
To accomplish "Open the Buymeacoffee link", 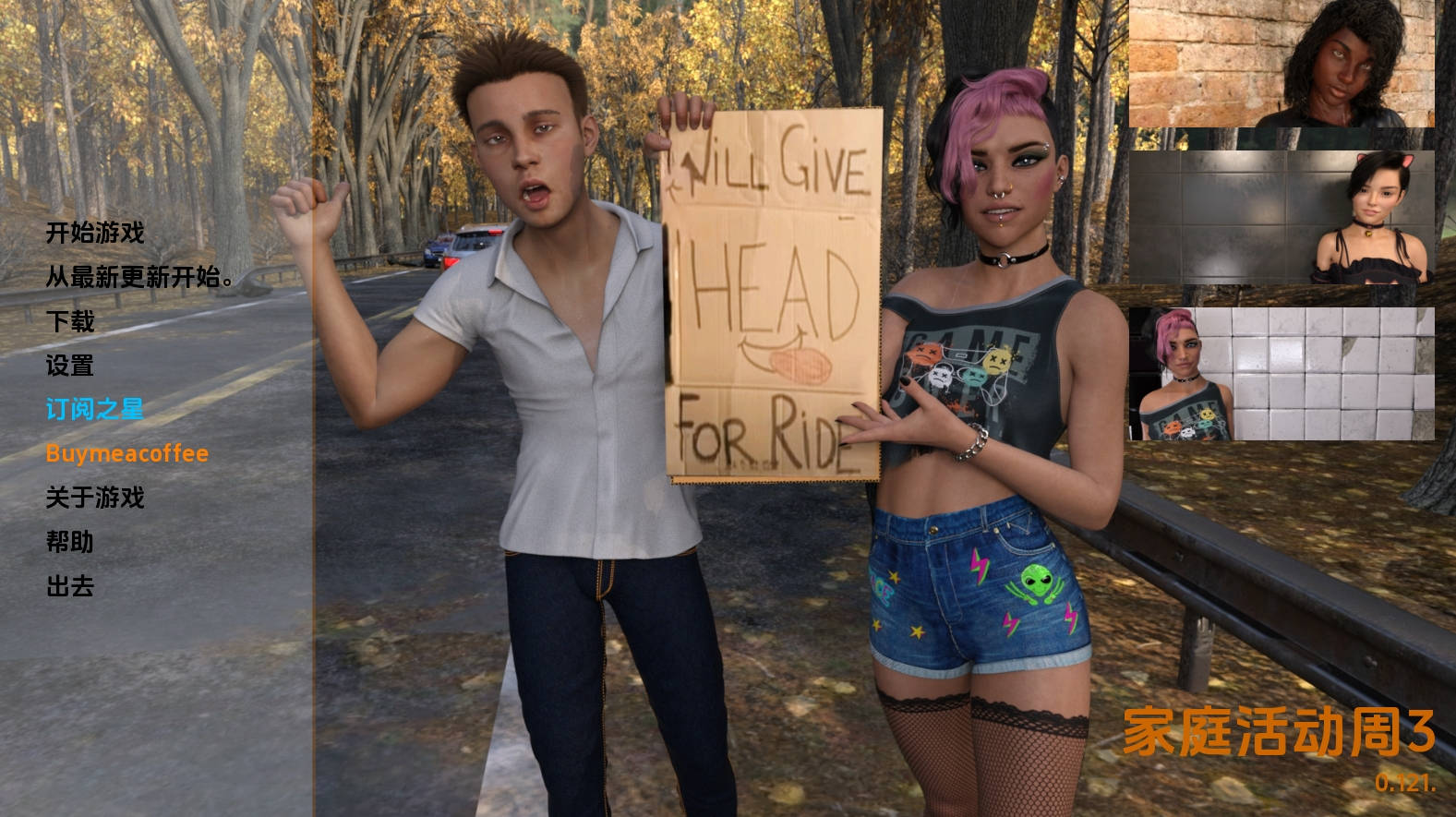I will pos(127,453).
